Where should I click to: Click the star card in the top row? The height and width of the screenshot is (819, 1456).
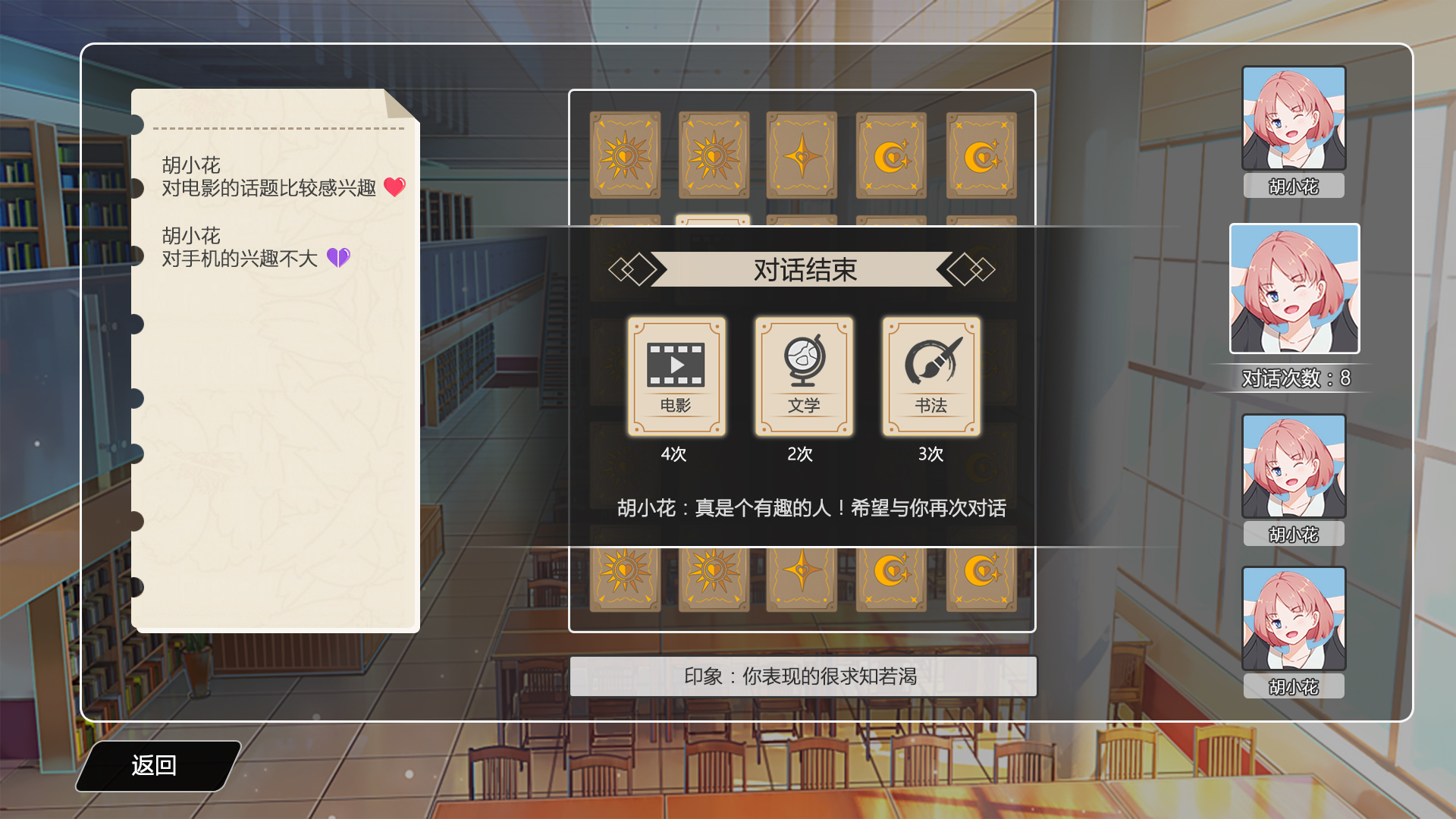[802, 154]
